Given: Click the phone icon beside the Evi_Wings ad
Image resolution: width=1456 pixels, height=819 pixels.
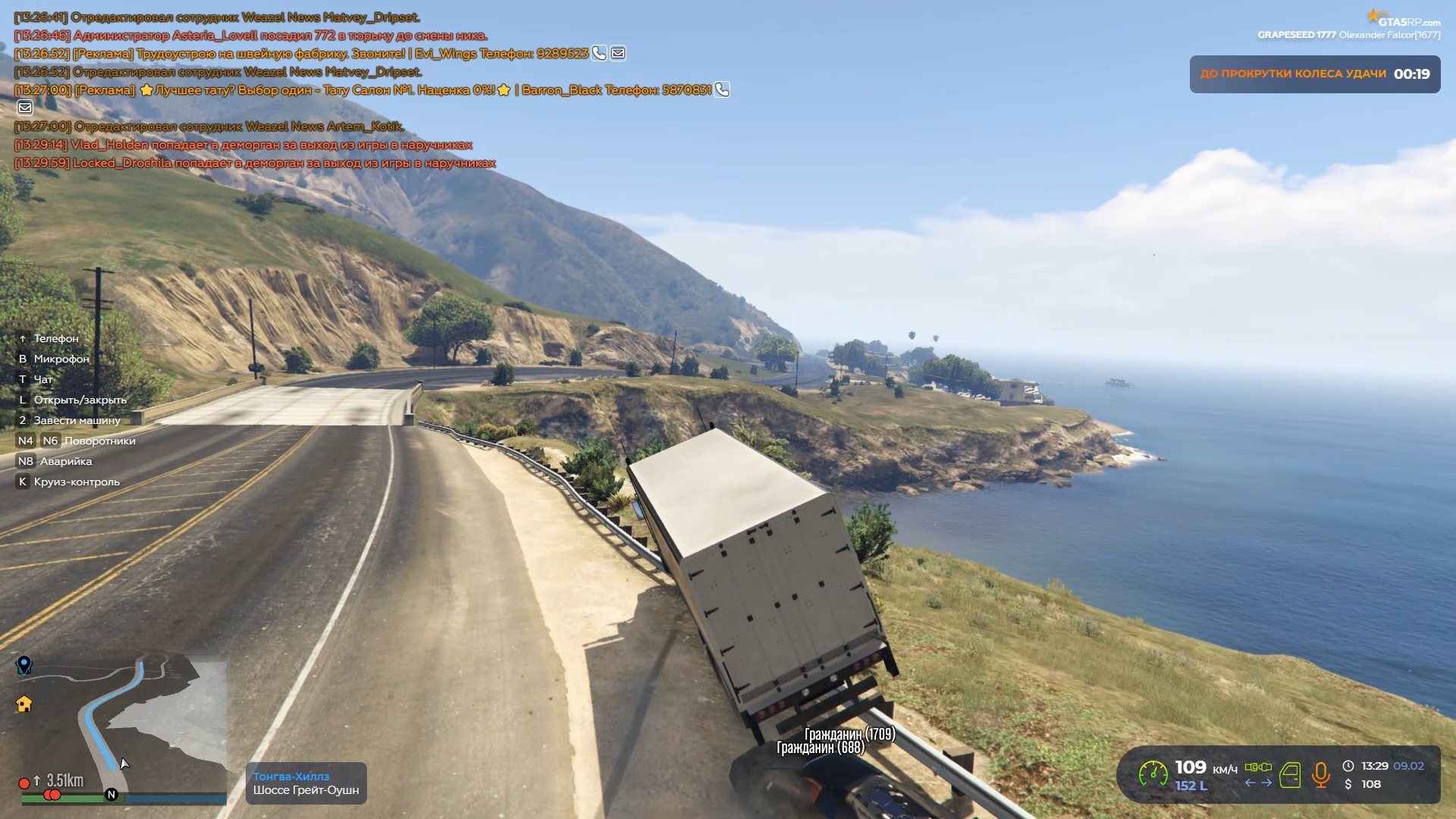Looking at the screenshot, I should coord(599,53).
